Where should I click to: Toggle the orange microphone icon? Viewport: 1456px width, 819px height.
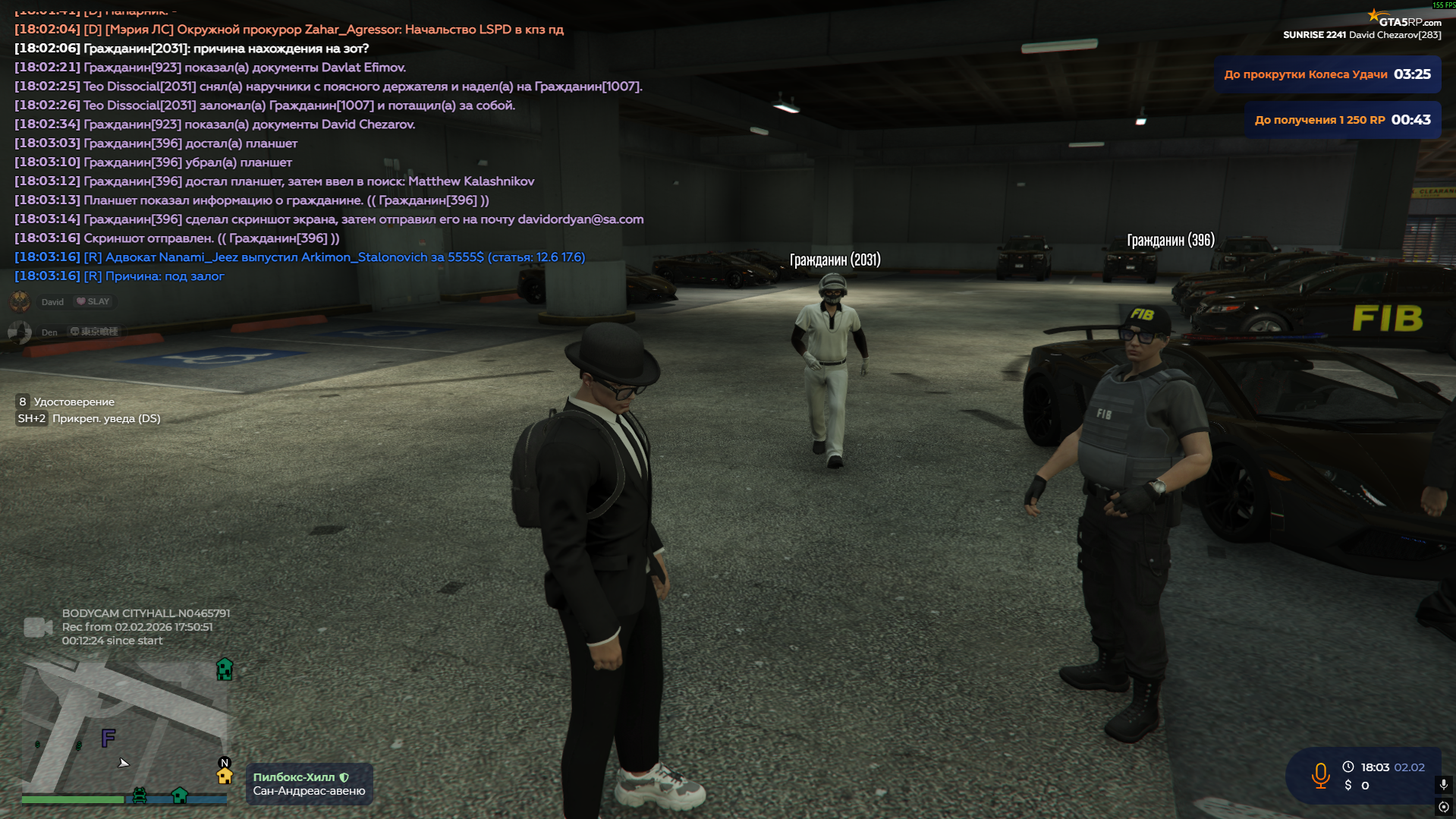[x=1320, y=775]
